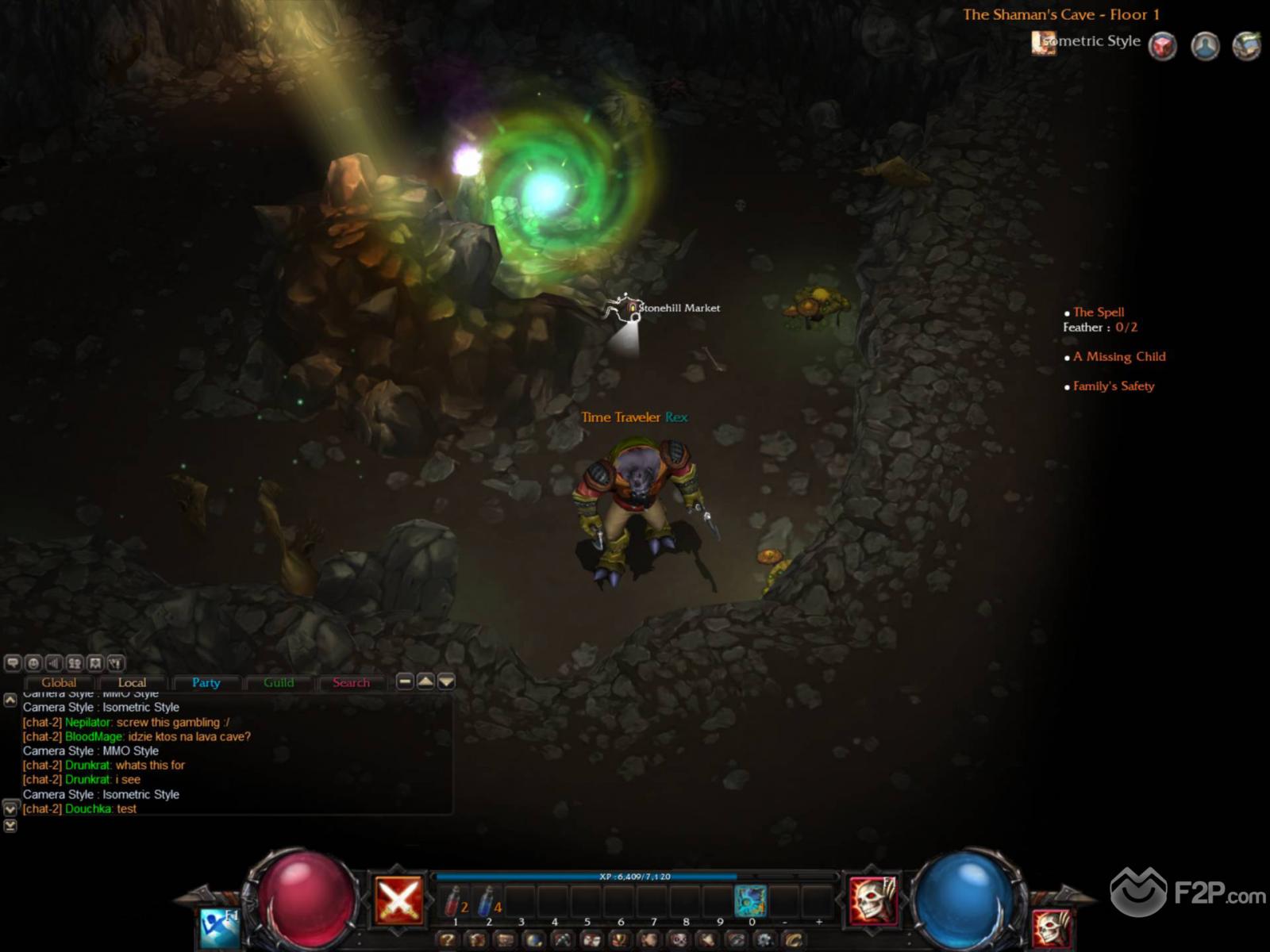Viewport: 1270px width, 952px height.
Task: Click the smiley emoticon chat button
Action: coord(33,662)
